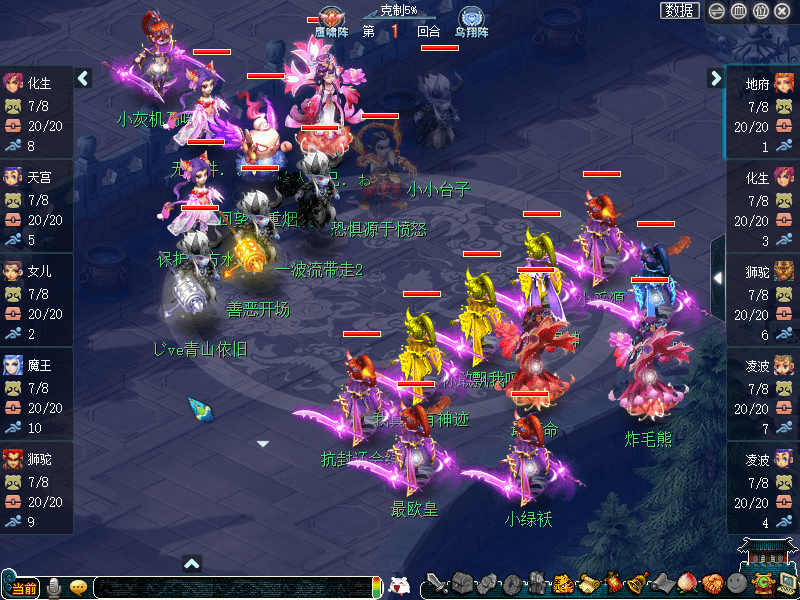Open the 数据 data panel
Viewport: 800px width, 600px height.
point(680,11)
